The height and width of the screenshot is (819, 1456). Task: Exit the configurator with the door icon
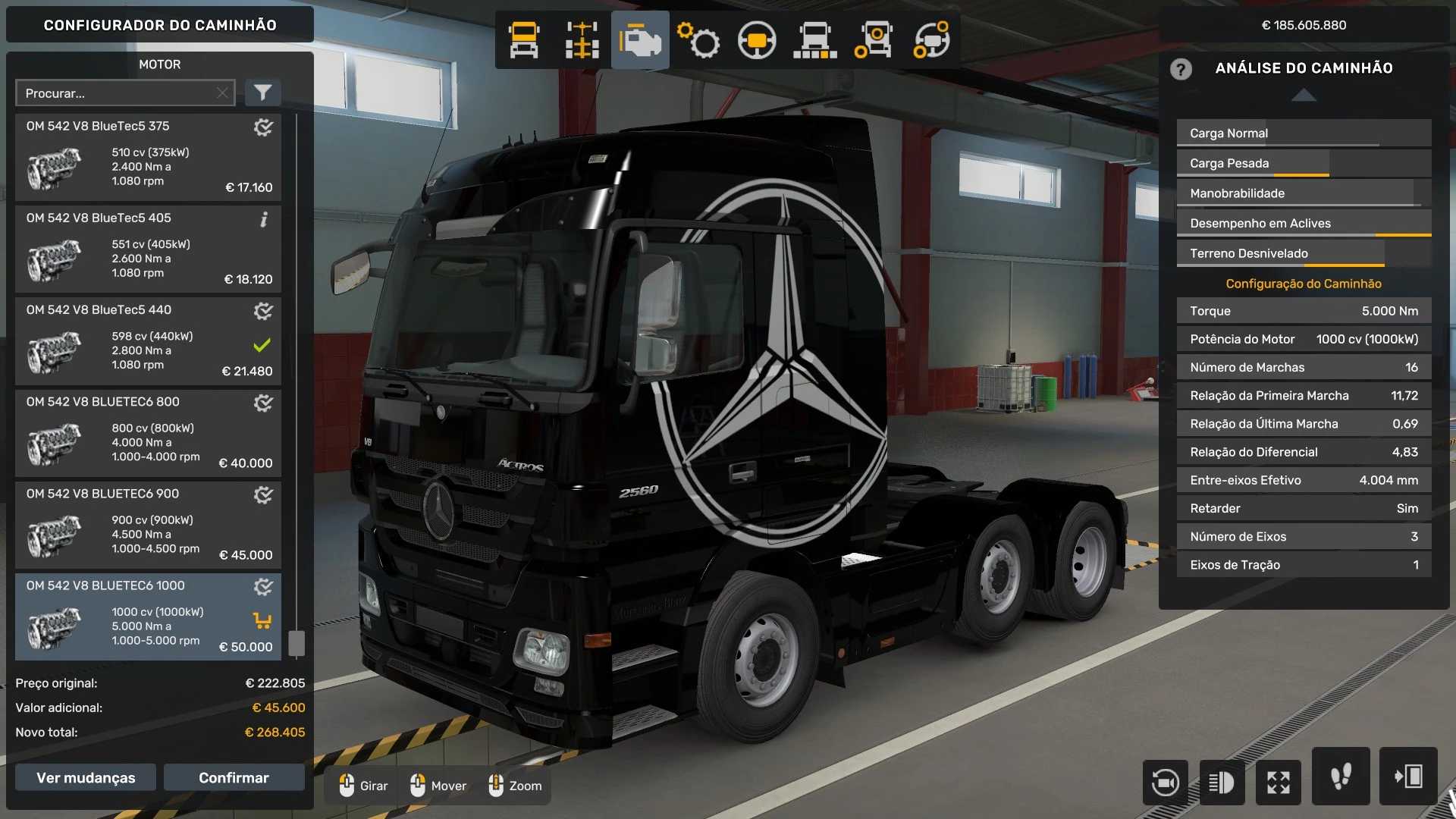coord(1407,777)
